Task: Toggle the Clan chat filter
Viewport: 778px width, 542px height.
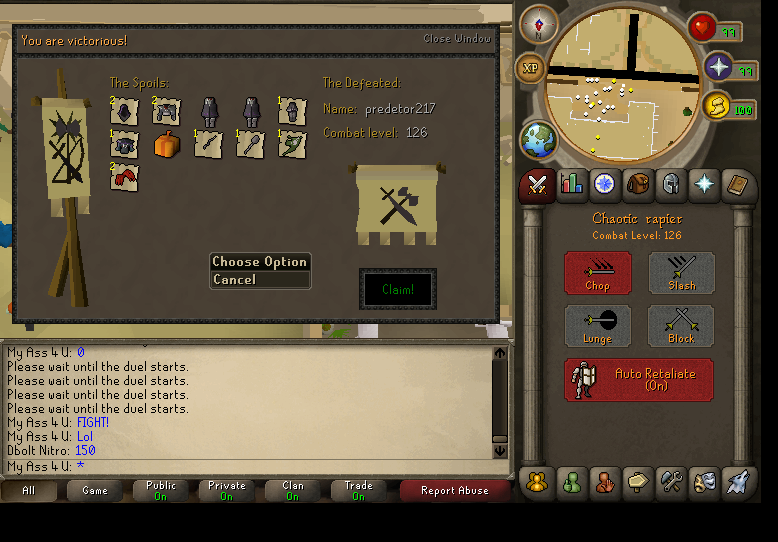Action: coord(292,491)
